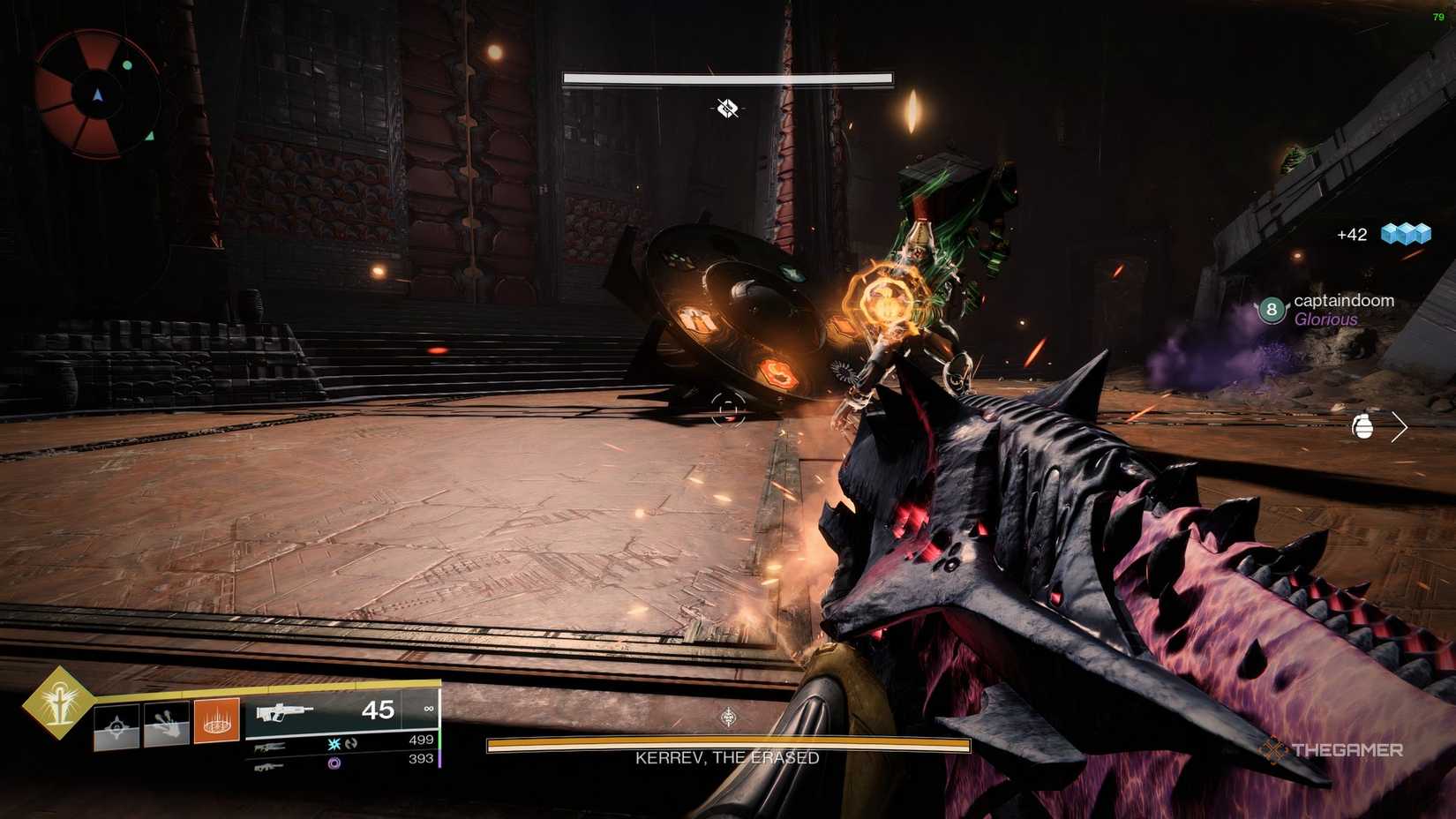The width and height of the screenshot is (1456, 819).
Task: Click the grenade ability slot icon
Action: point(116,725)
